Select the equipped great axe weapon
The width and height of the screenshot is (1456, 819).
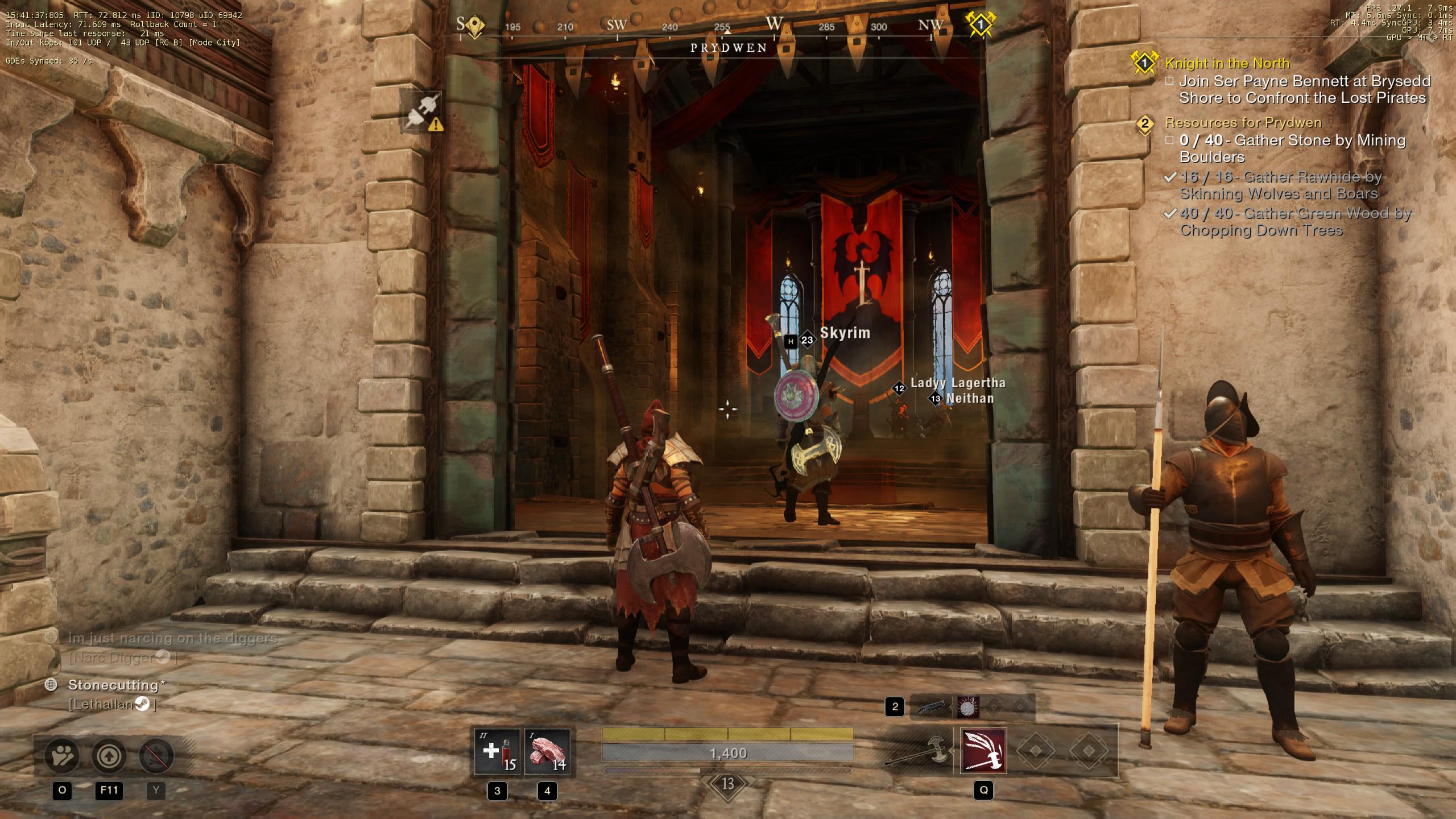[x=917, y=752]
